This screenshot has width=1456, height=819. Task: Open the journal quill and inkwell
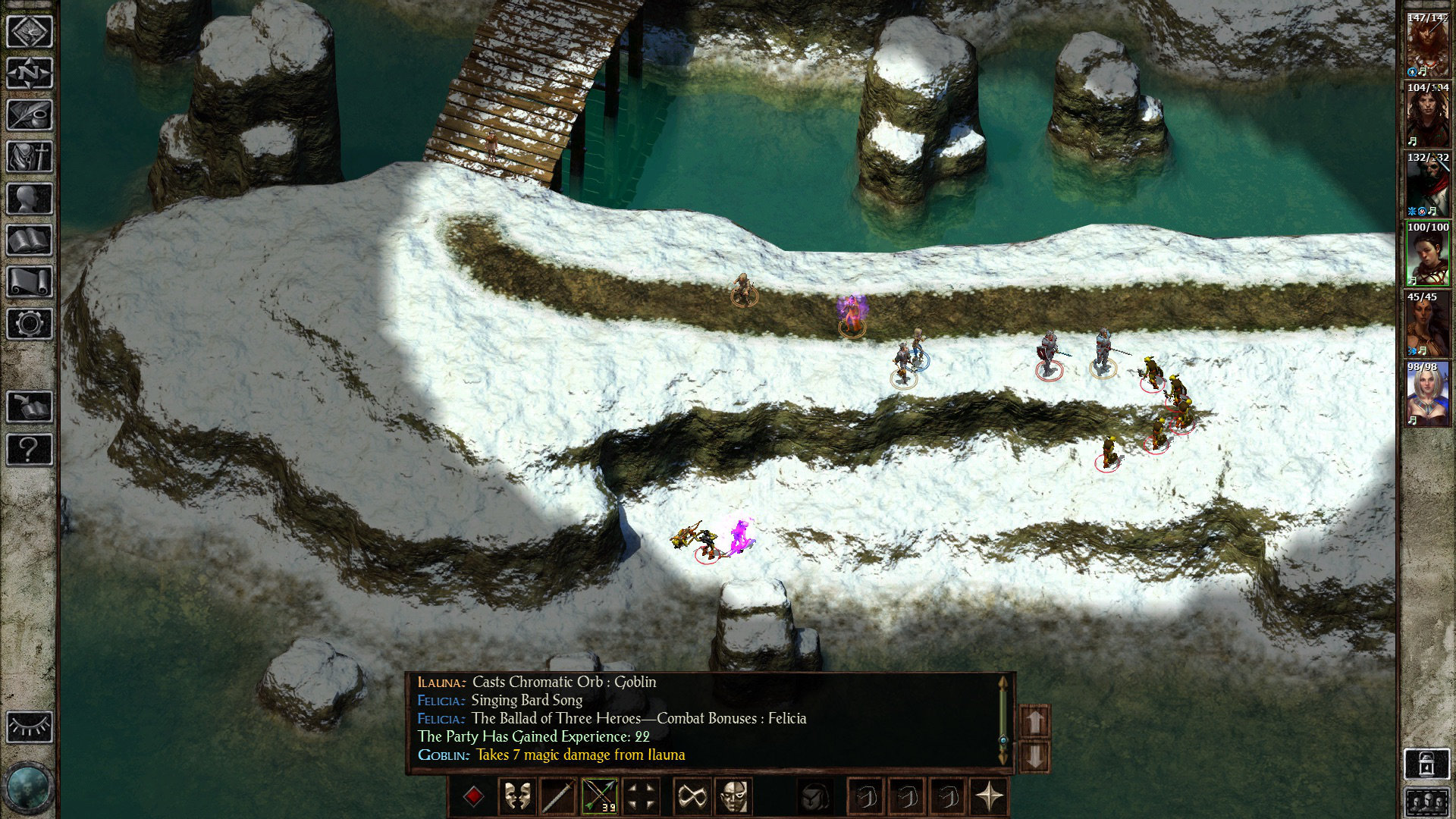click(x=30, y=115)
